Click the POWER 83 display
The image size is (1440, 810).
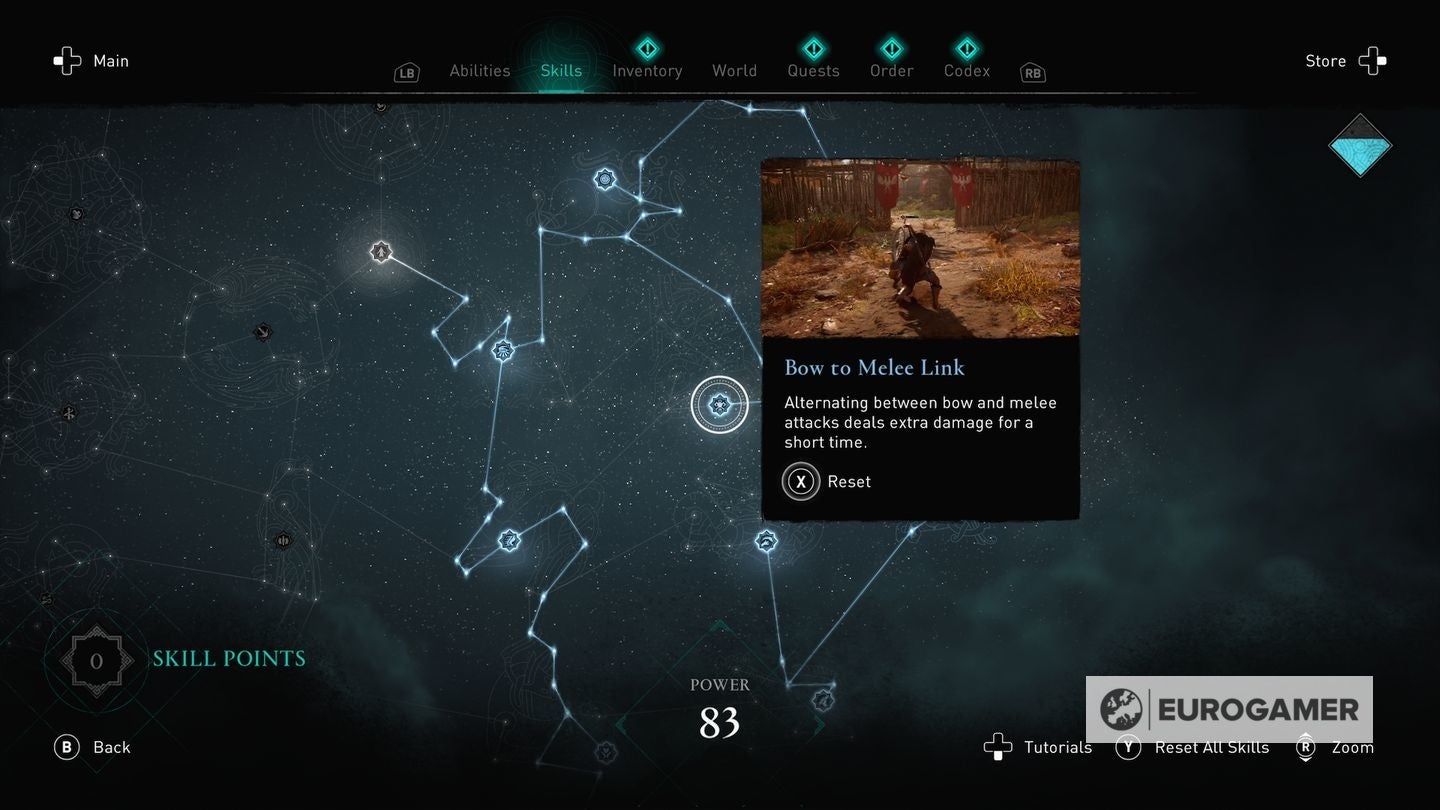[719, 706]
